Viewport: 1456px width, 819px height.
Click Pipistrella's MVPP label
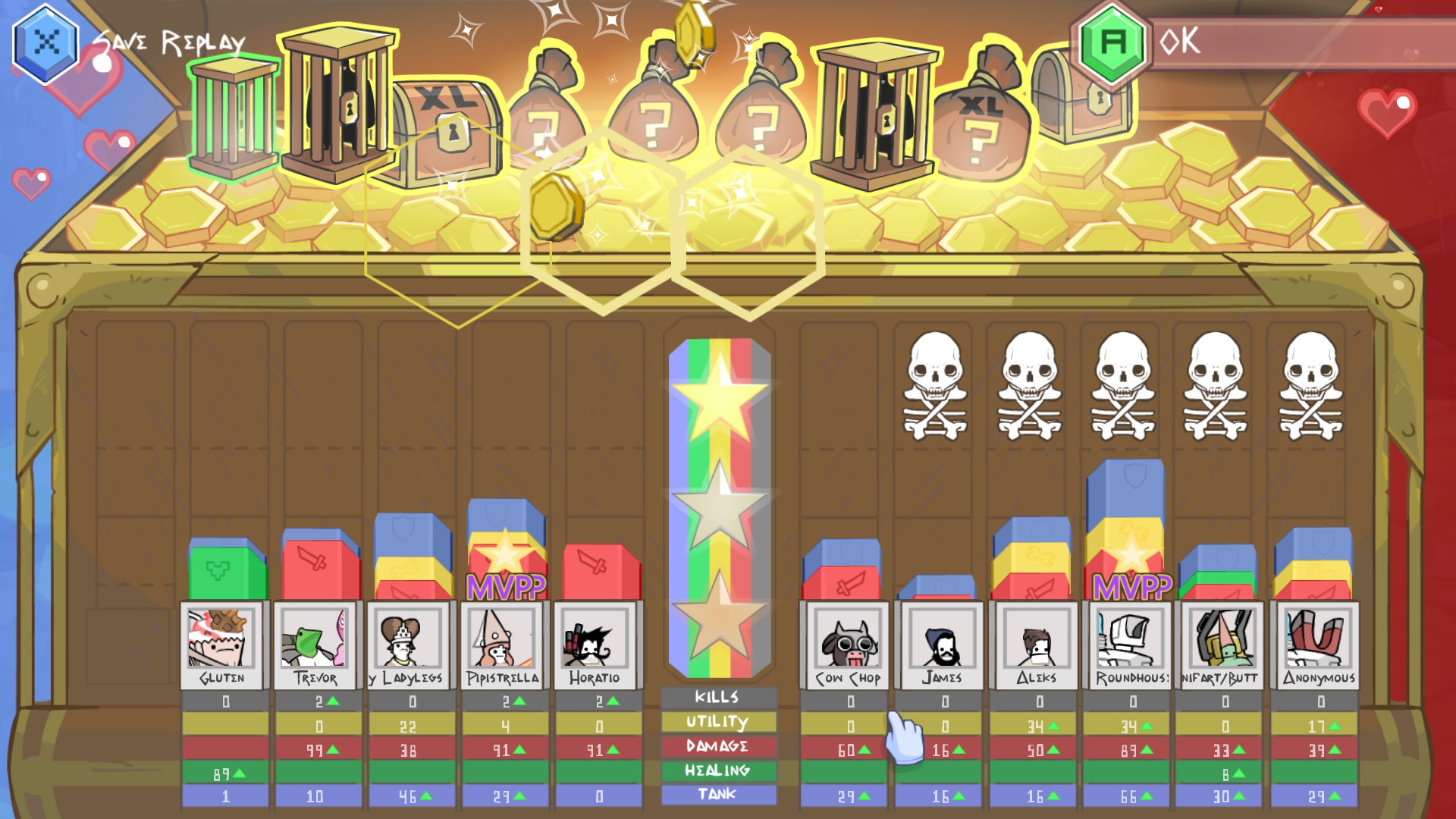pos(505,588)
